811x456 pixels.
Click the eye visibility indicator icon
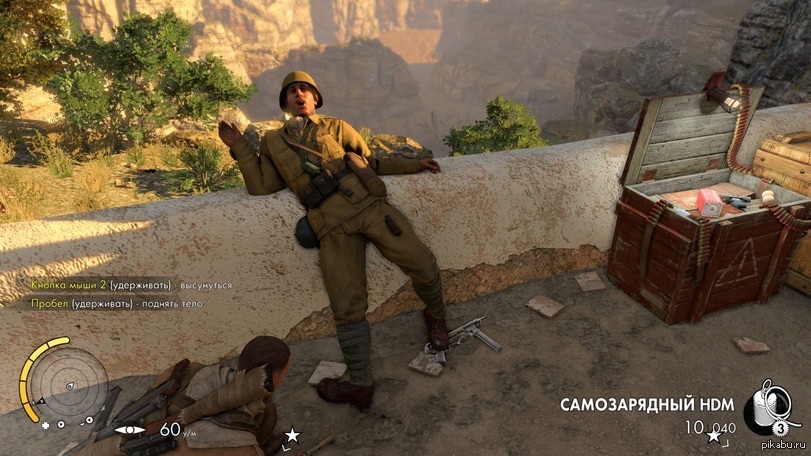click(131, 430)
